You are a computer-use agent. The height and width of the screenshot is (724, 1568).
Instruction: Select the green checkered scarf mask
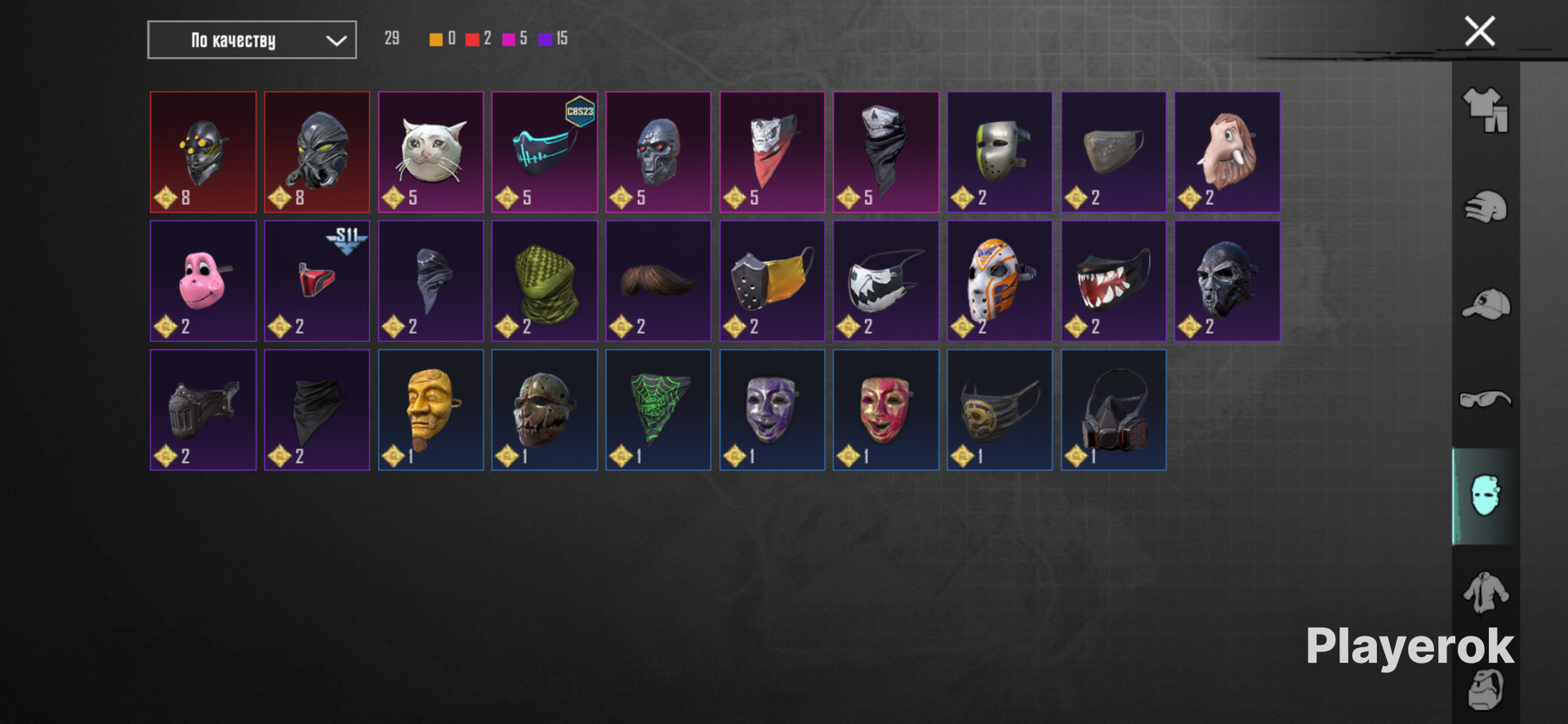click(545, 280)
